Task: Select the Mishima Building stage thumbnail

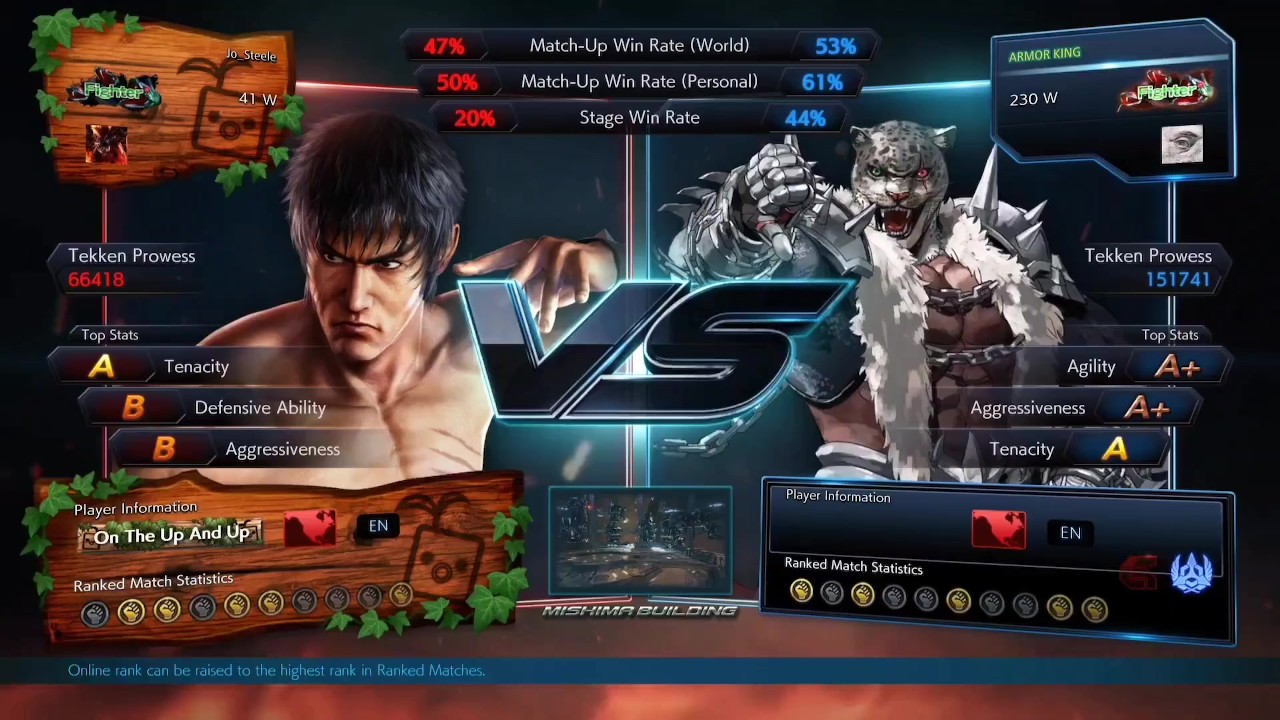Action: click(640, 541)
